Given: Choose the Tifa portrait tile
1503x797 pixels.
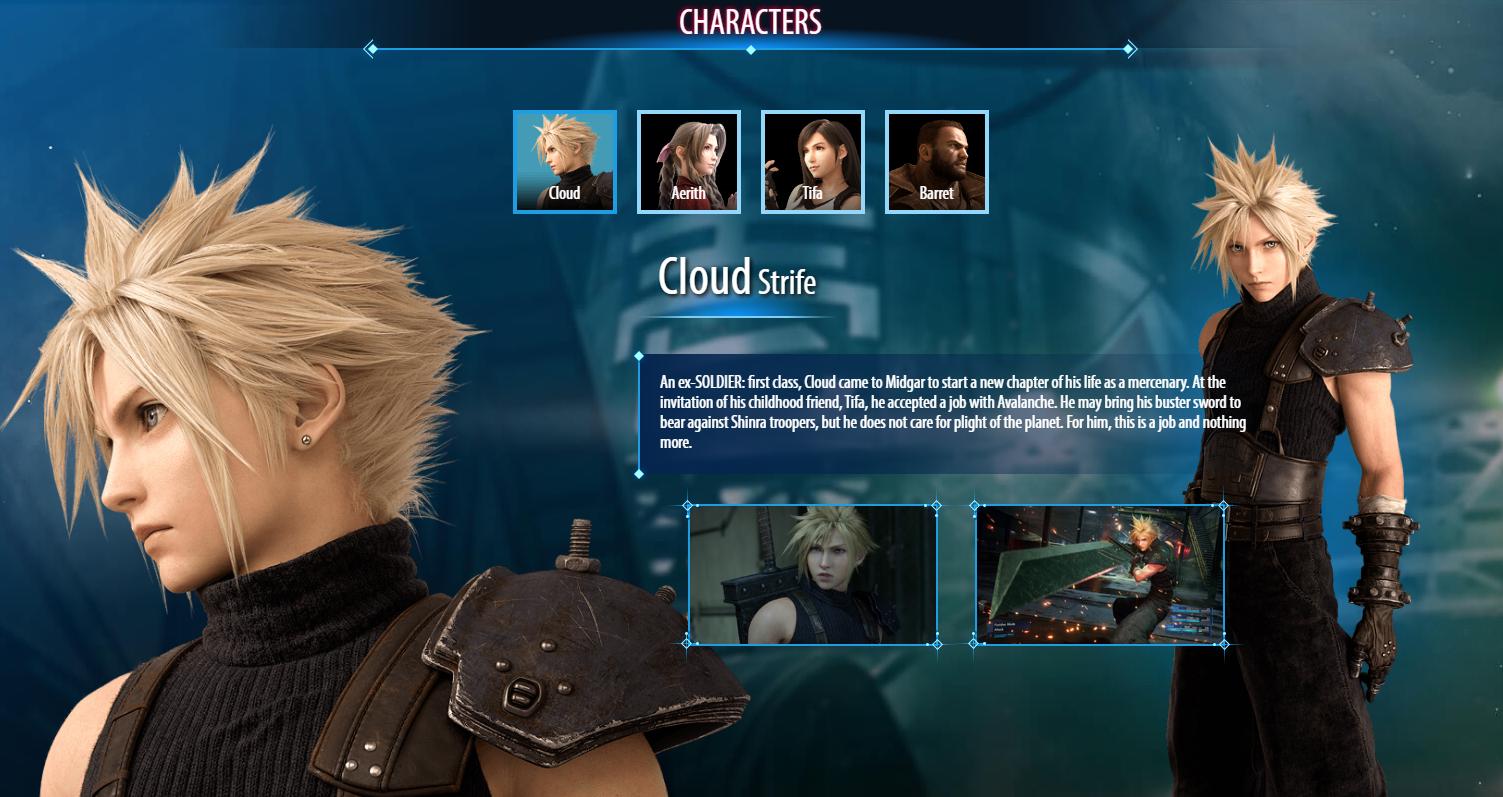Looking at the screenshot, I should pyautogui.click(x=812, y=161).
